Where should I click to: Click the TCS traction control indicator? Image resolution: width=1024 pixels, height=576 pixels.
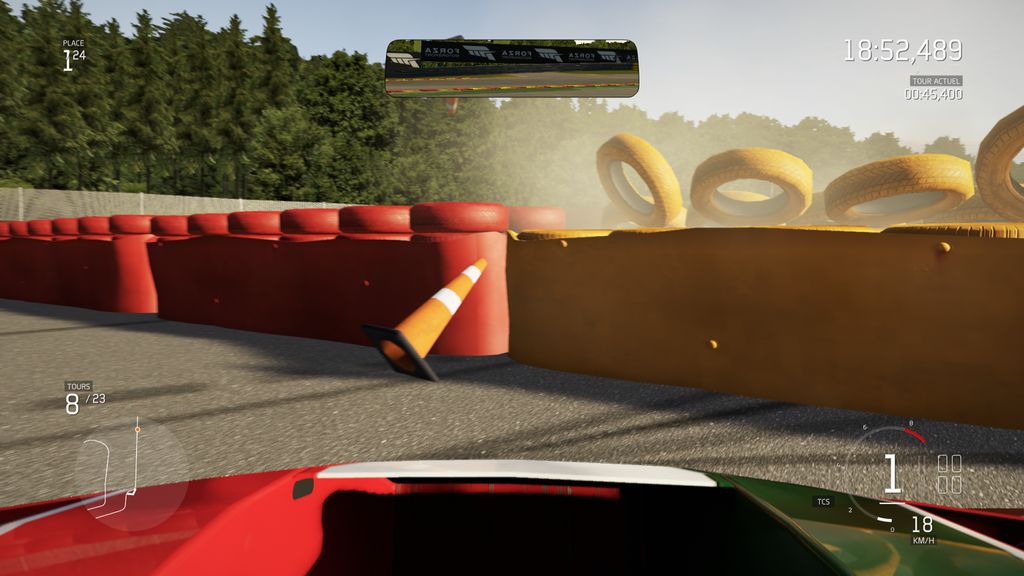point(823,501)
